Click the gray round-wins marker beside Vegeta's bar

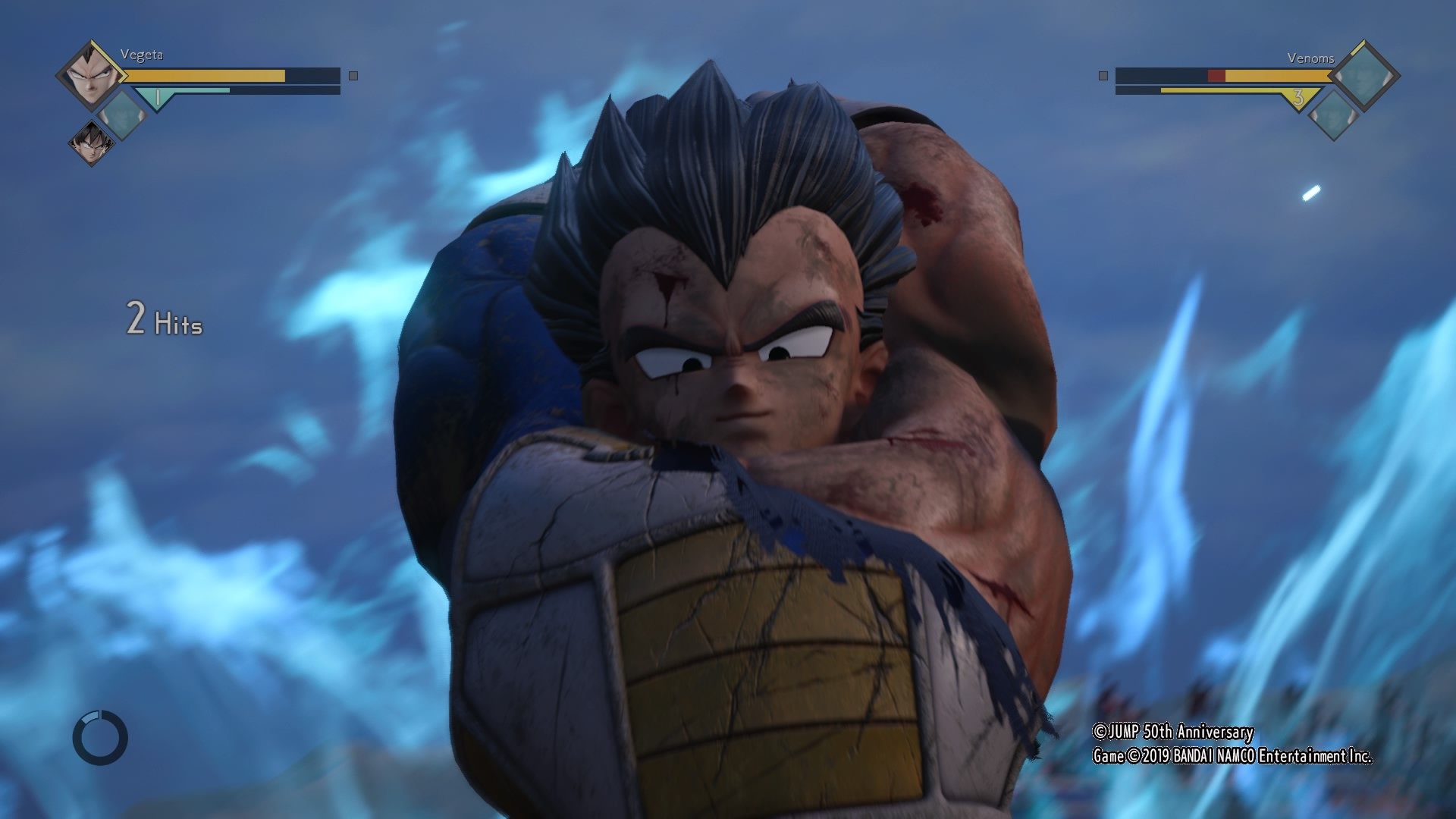point(353,76)
